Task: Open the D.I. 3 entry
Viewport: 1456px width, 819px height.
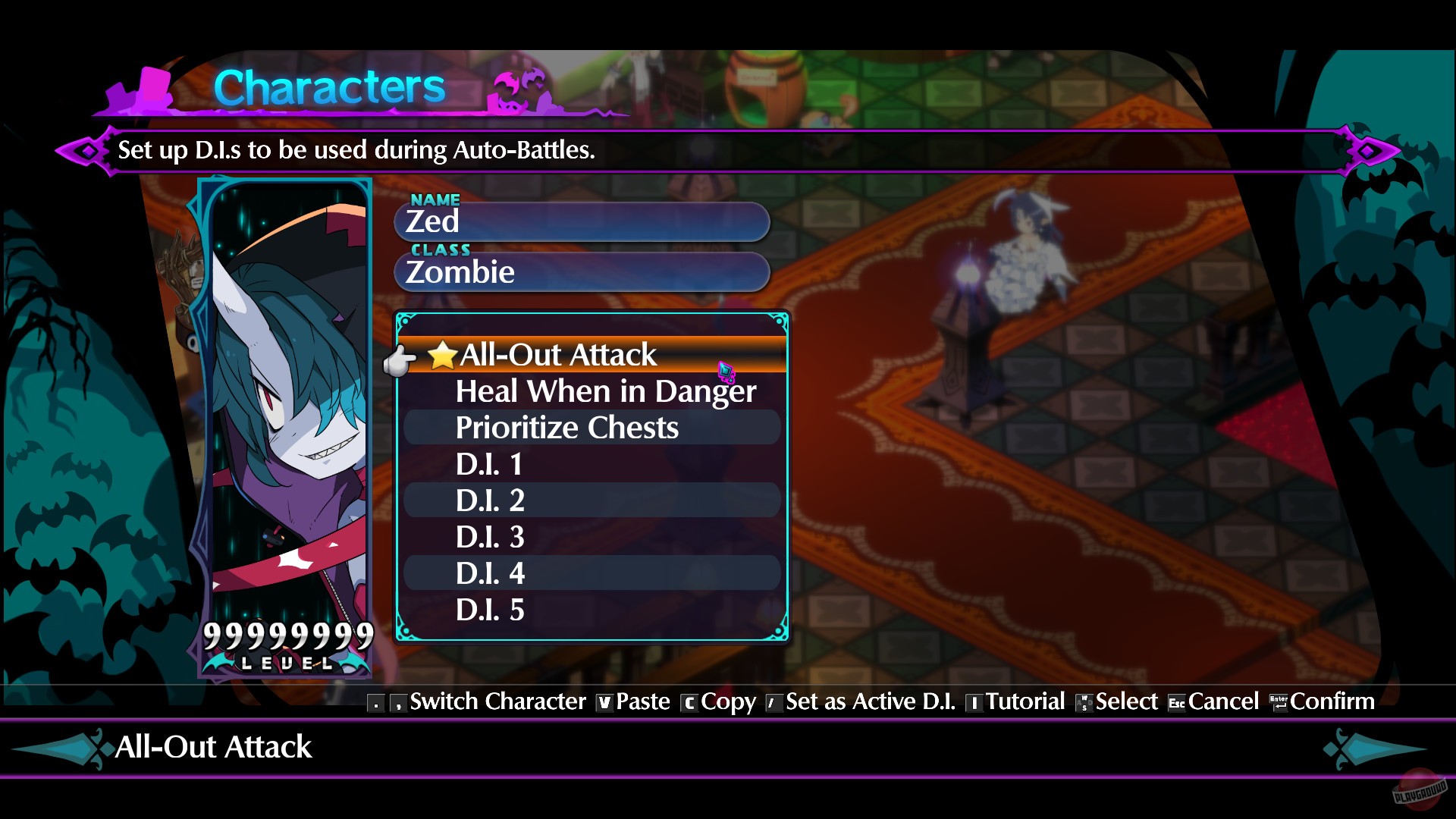Action: coord(489,536)
